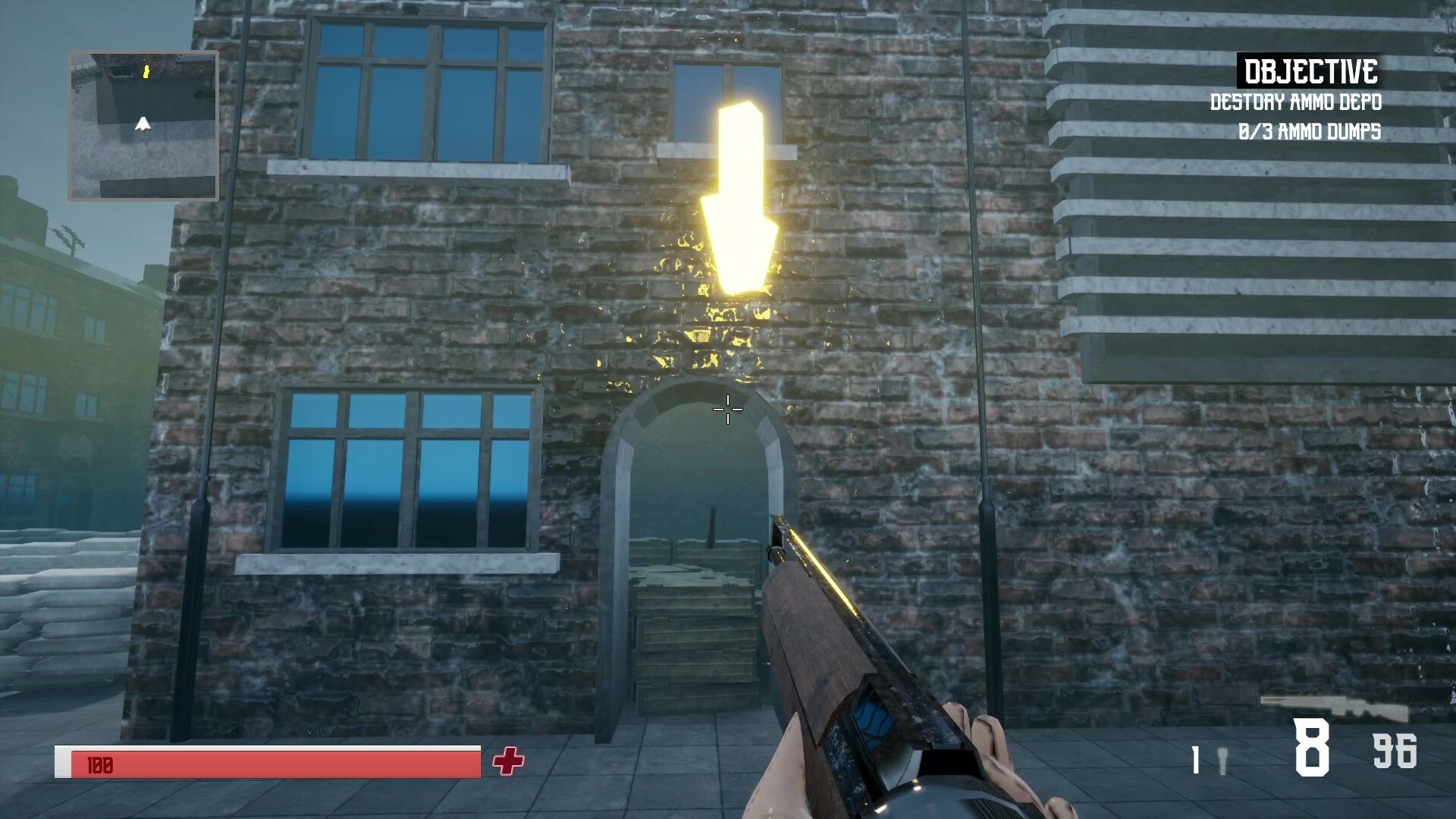
Task: Select the grenade count icon
Action: pyautogui.click(x=1221, y=761)
